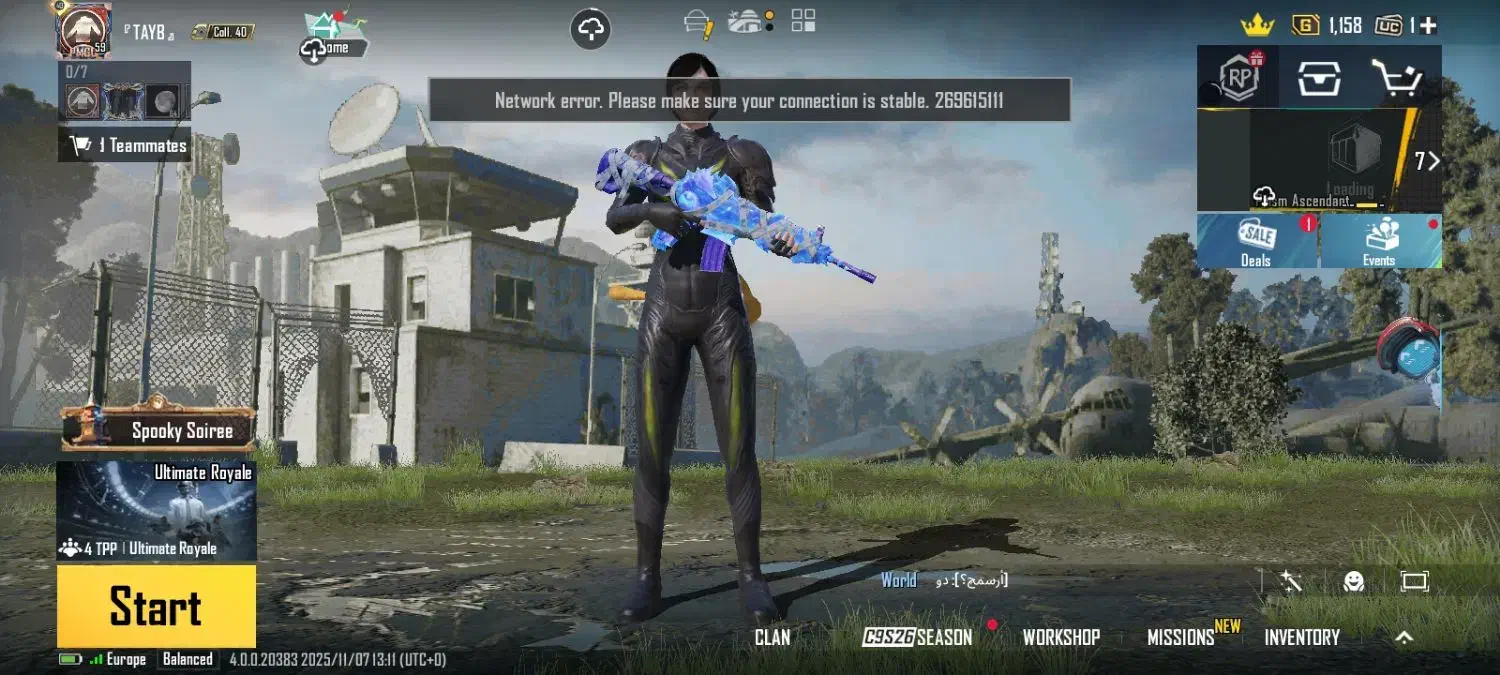Open the emote smiley face icon
The width and height of the screenshot is (1500, 675).
click(1354, 581)
